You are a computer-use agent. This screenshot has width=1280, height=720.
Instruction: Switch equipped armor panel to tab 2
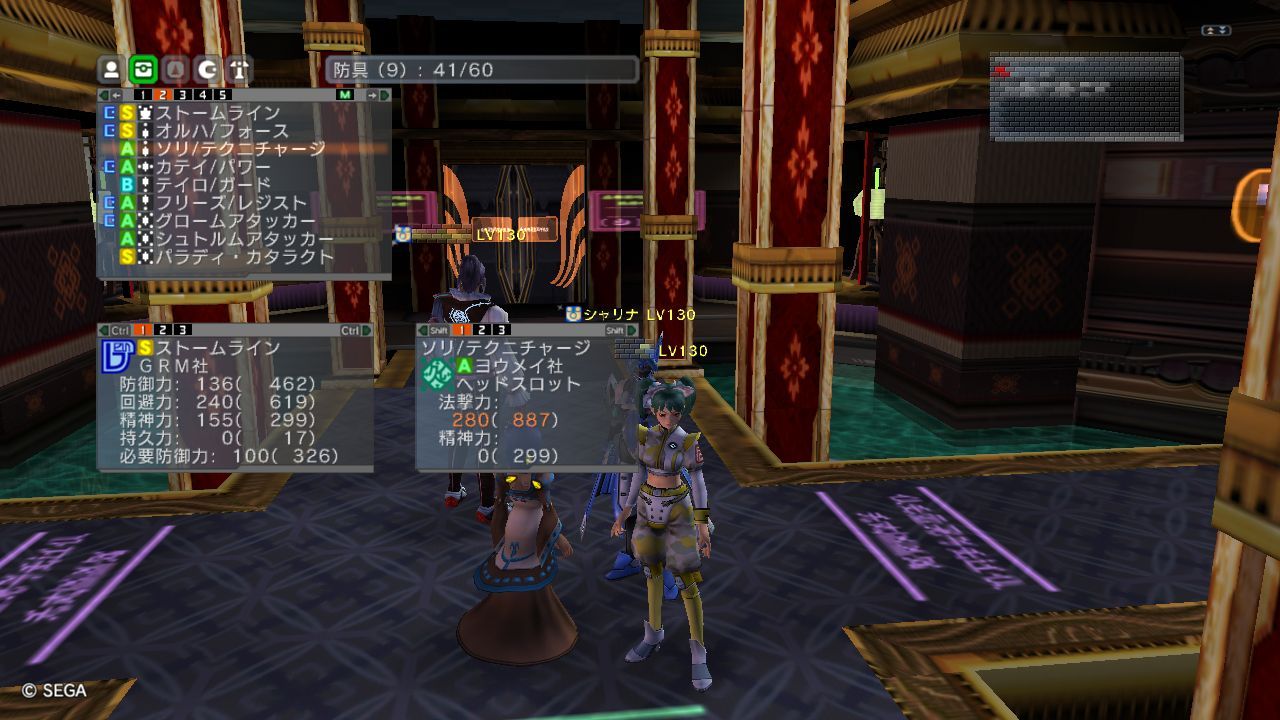click(x=163, y=330)
